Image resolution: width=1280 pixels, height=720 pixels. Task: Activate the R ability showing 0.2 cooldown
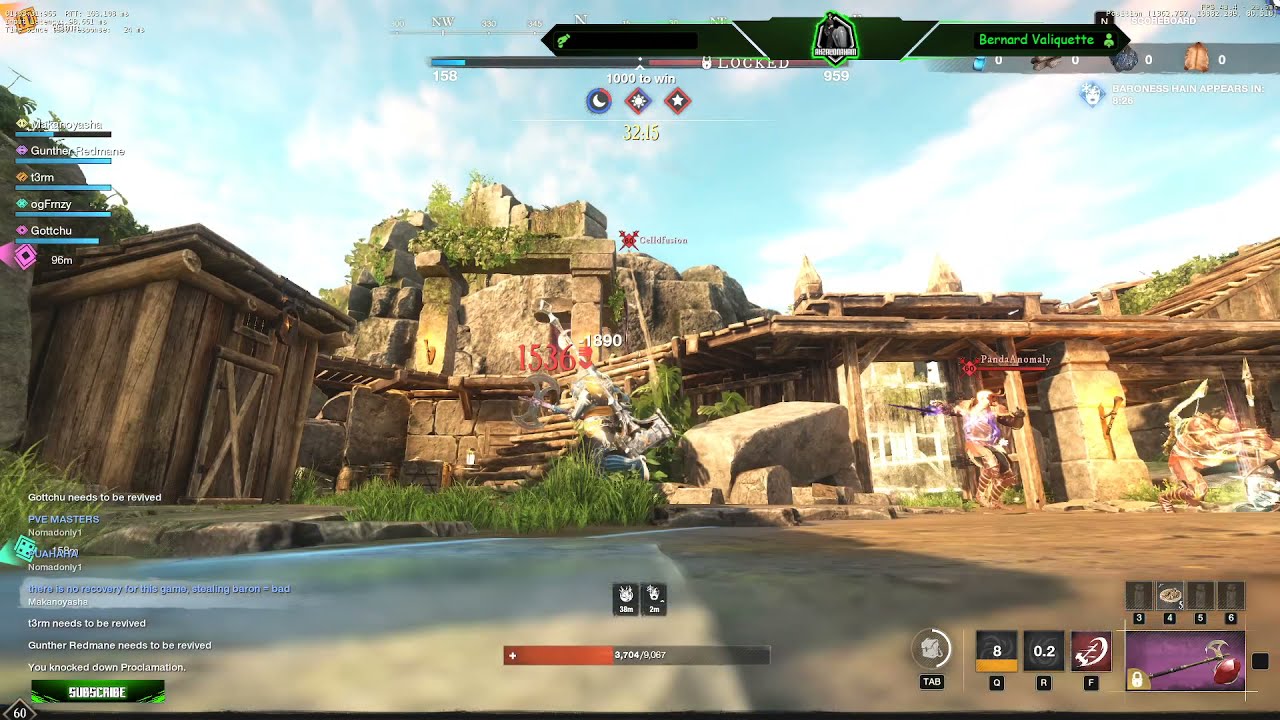[x=1043, y=651]
